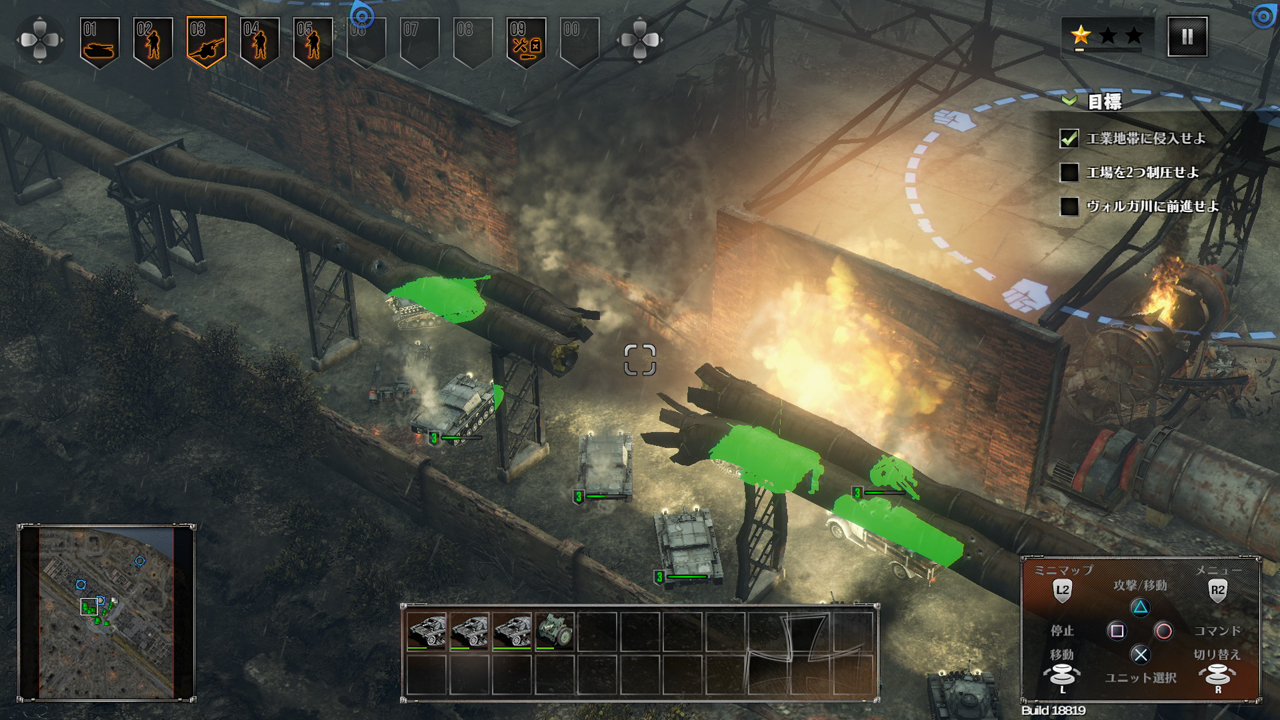The image size is (1280, 720).
Task: Choose the highlighted artillery group 03
Action: (206, 42)
